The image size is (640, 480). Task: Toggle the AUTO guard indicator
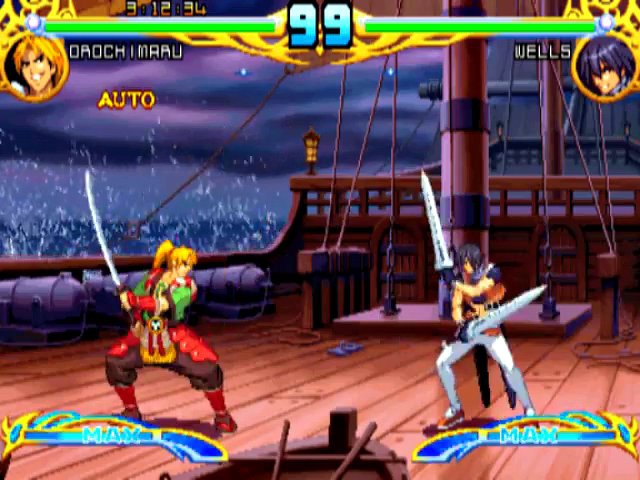click(126, 100)
